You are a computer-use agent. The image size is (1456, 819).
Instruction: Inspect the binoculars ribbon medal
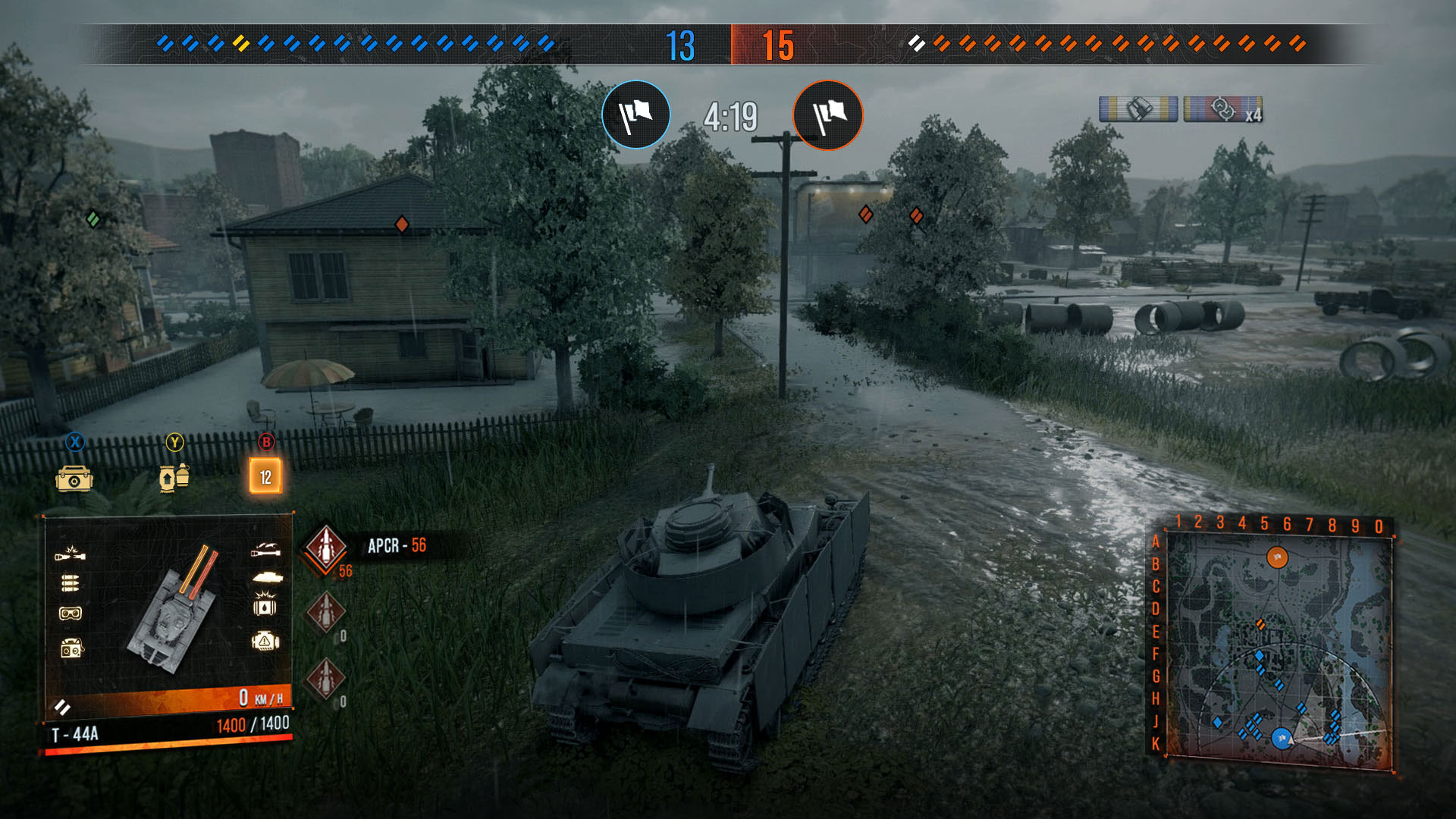coord(1137,109)
